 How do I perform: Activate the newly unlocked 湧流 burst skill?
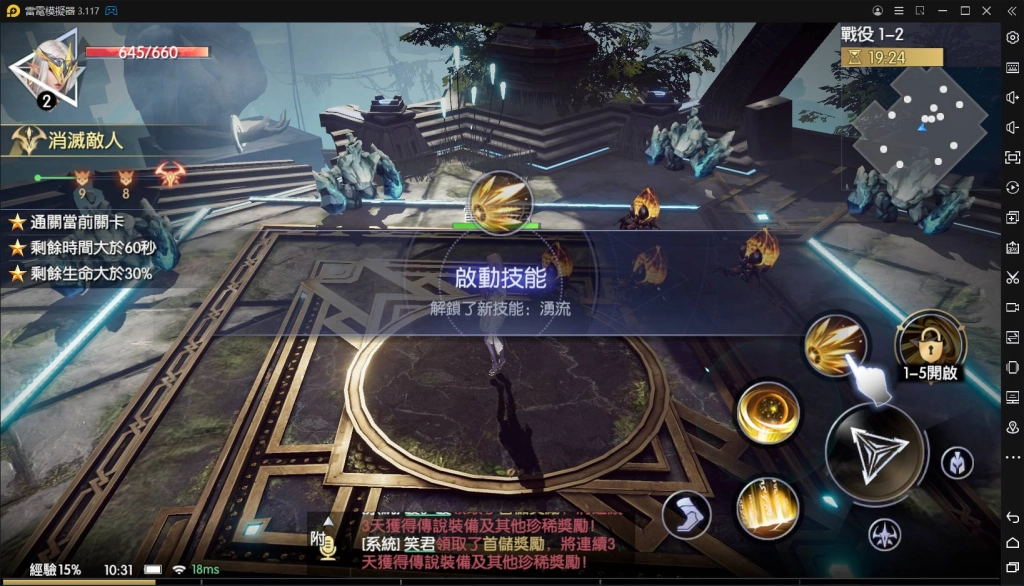tap(834, 344)
